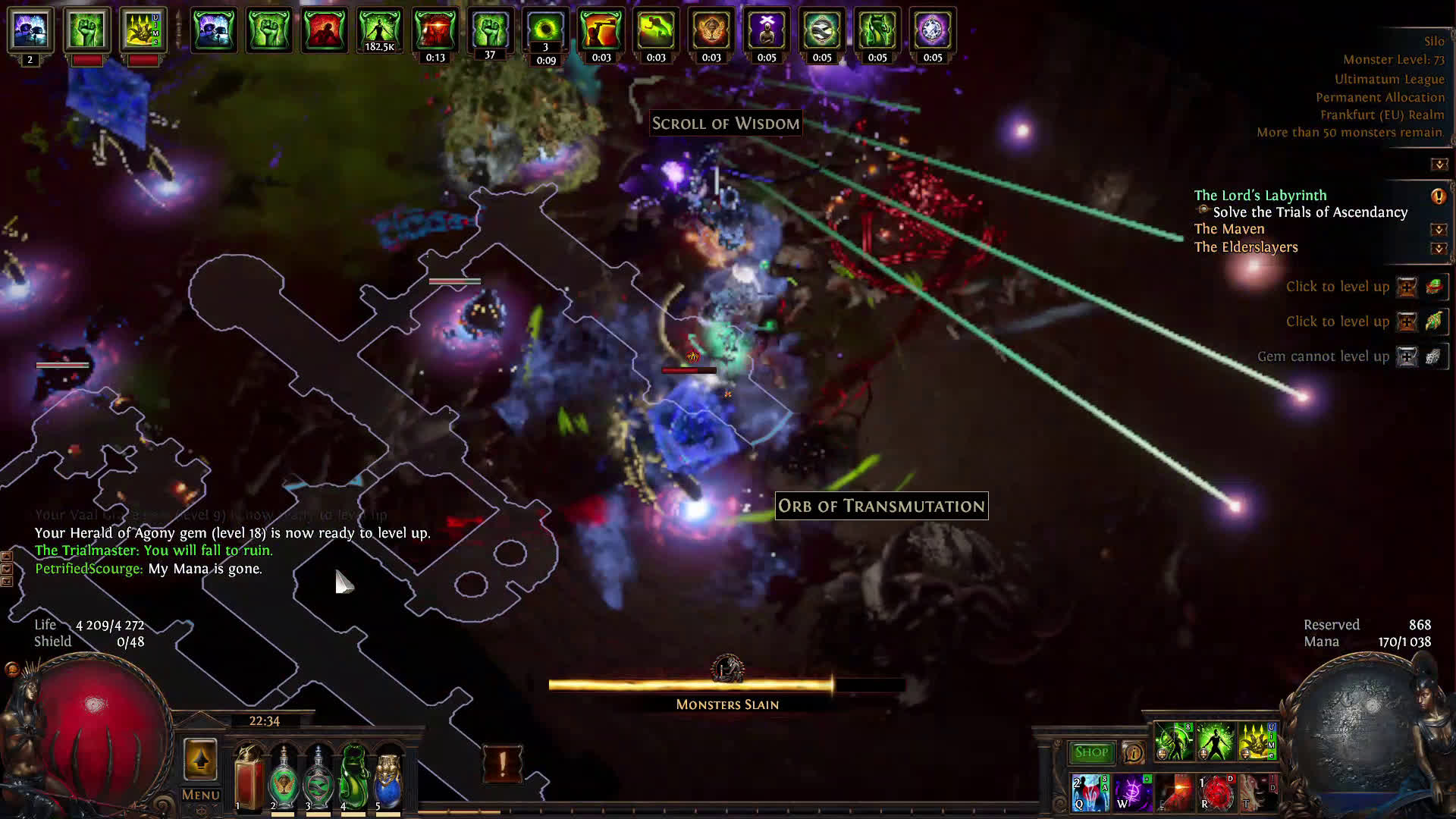Level up the green-and-red gem

click(1407, 287)
